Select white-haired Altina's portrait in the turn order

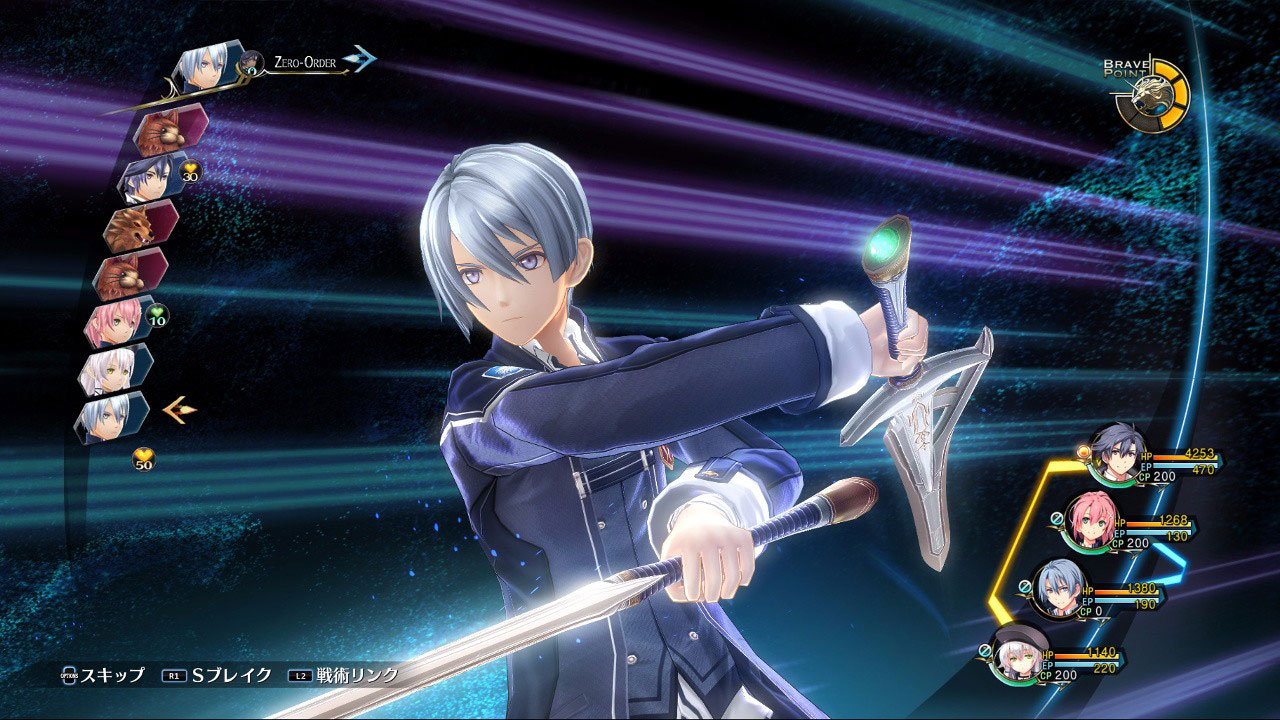pyautogui.click(x=111, y=370)
